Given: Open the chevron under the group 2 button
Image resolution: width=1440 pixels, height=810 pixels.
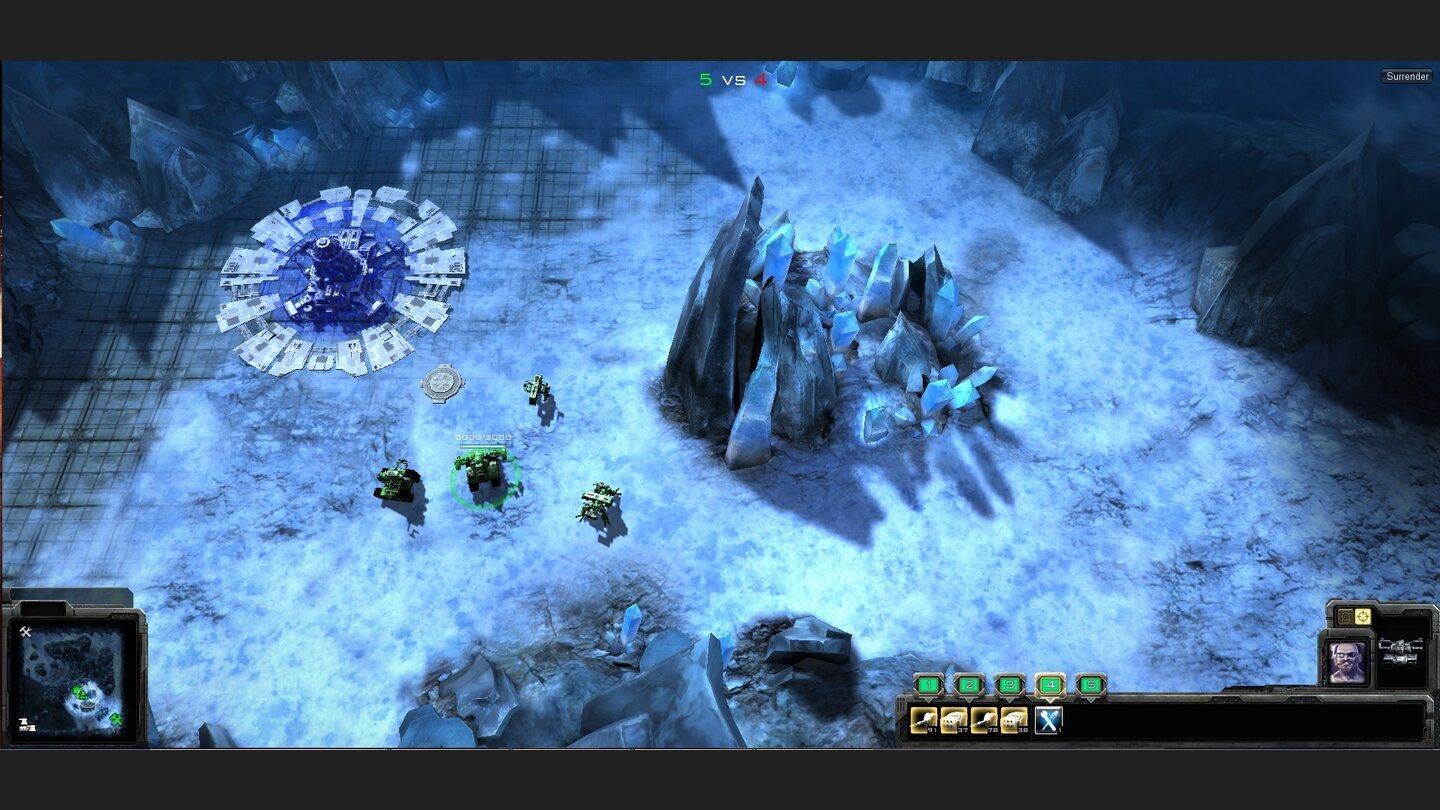Looking at the screenshot, I should pos(968,701).
